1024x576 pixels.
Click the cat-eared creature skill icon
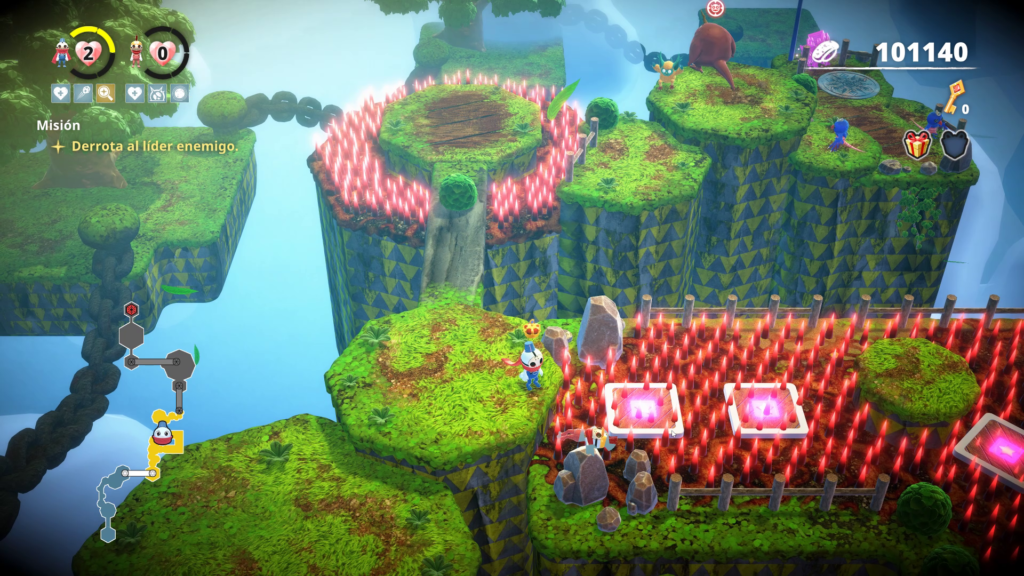158,94
